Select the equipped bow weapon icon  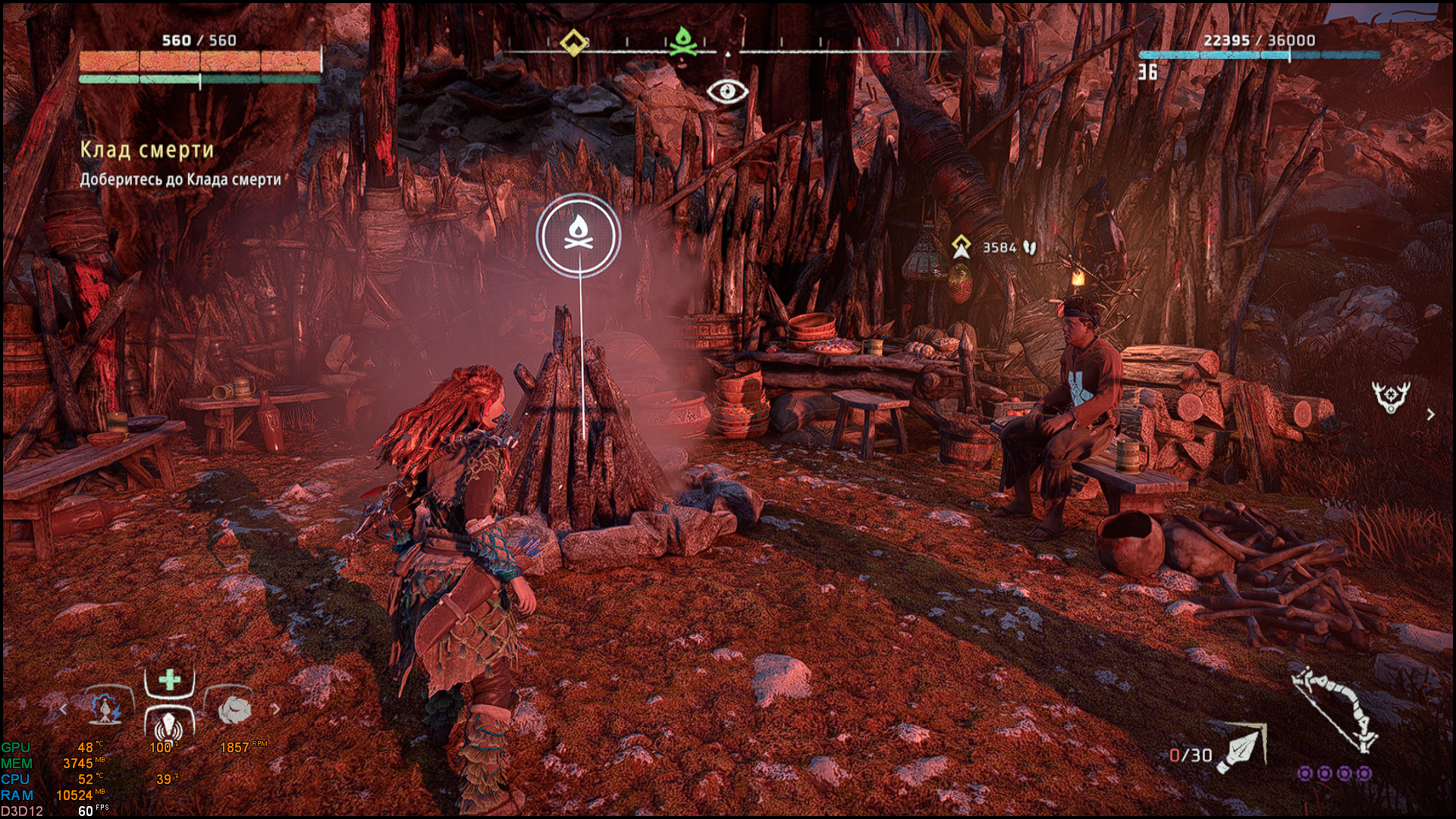1335,708
